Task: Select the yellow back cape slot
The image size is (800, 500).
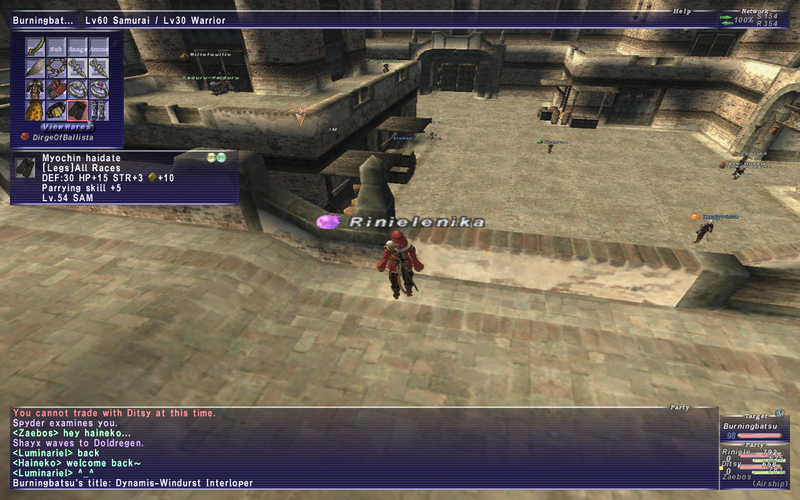Action: 34,109
